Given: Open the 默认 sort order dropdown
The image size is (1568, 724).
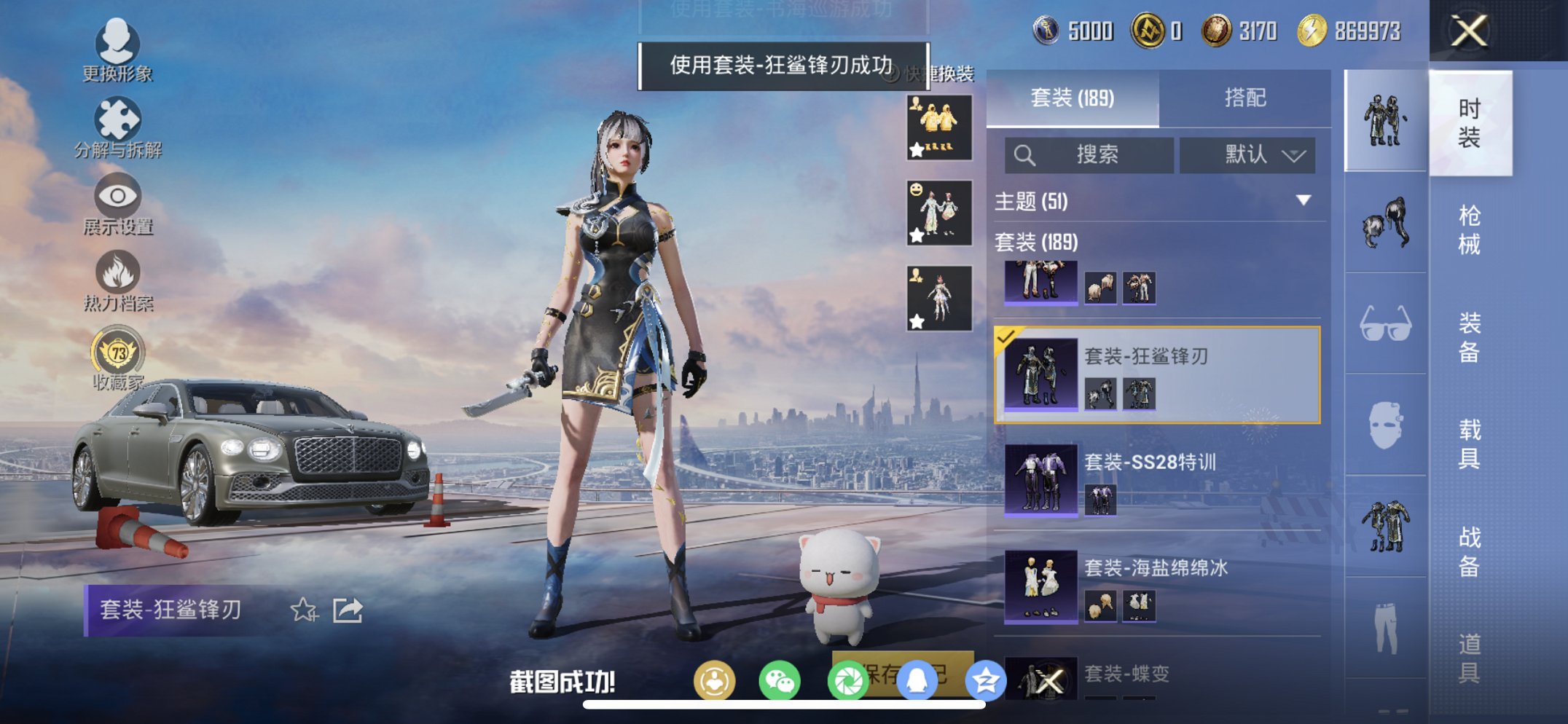Looking at the screenshot, I should [x=1247, y=155].
